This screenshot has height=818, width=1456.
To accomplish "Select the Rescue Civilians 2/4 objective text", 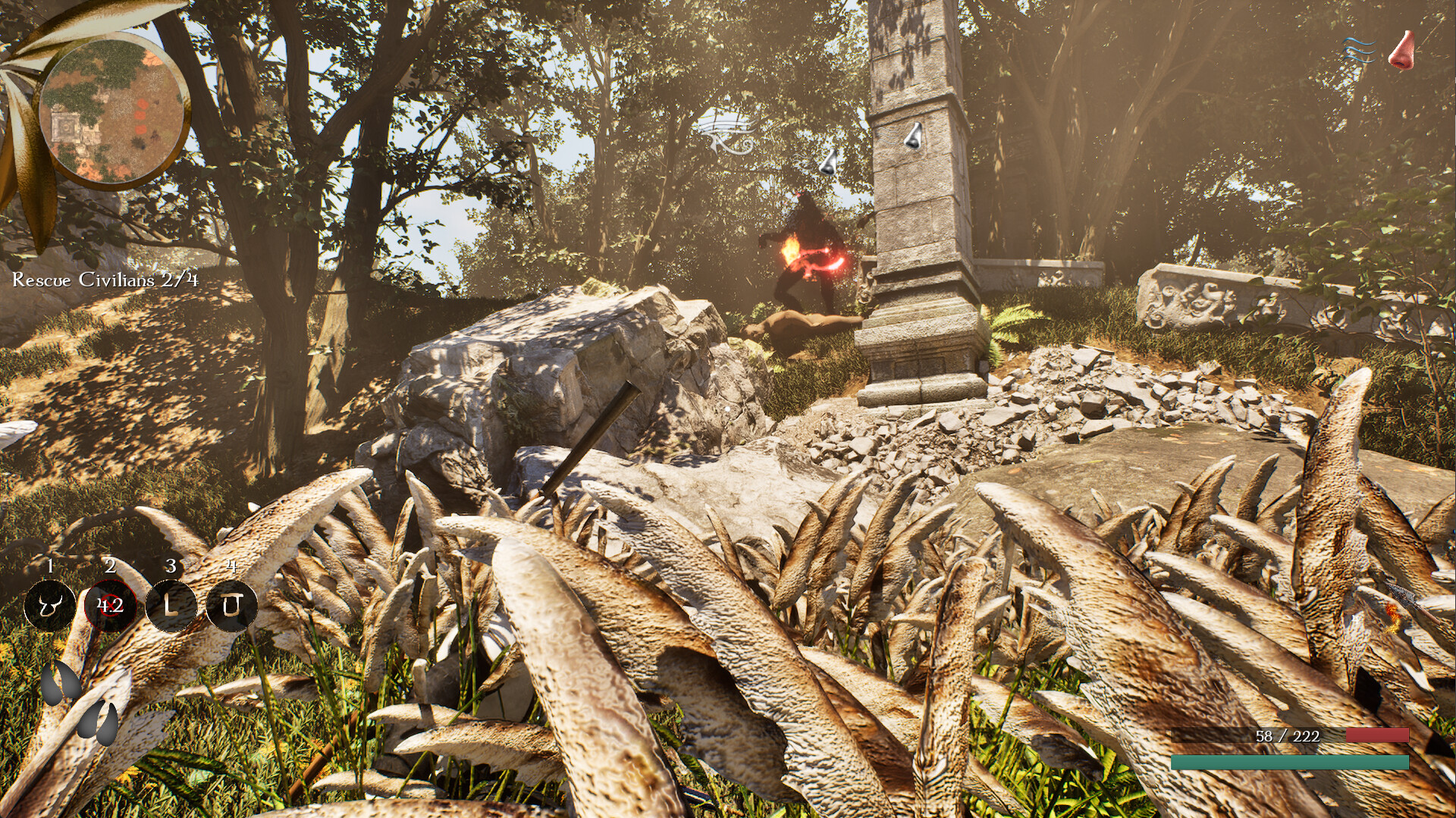I will click(104, 281).
